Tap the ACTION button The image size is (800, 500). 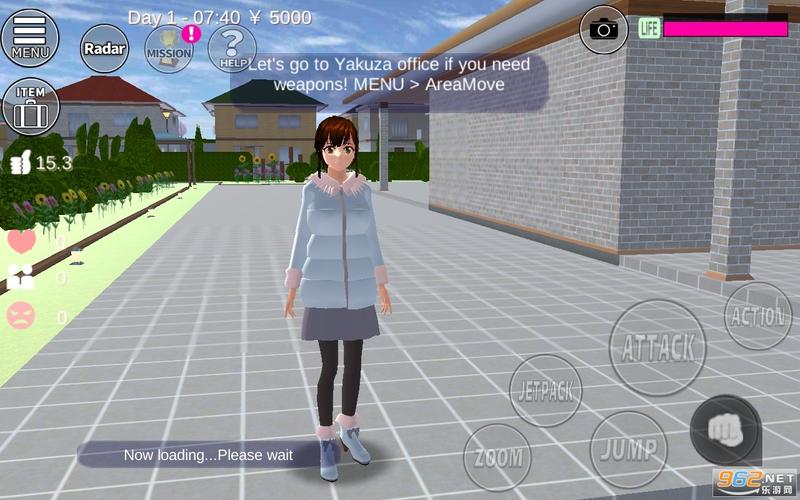757,316
